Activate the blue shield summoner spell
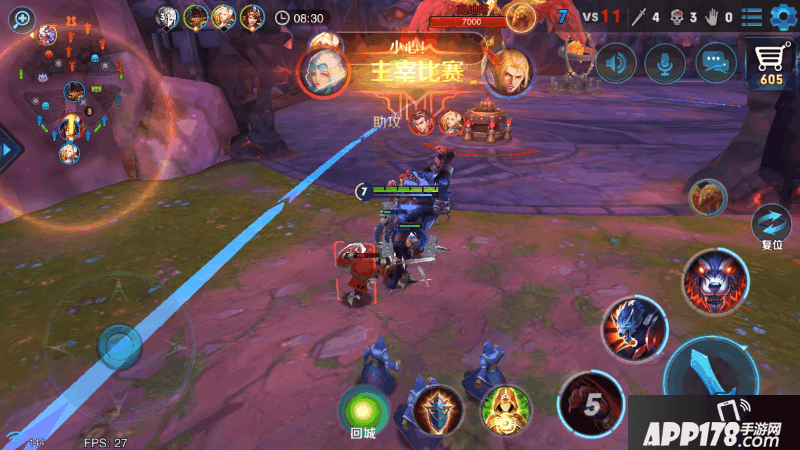800x450 pixels. pos(438,408)
